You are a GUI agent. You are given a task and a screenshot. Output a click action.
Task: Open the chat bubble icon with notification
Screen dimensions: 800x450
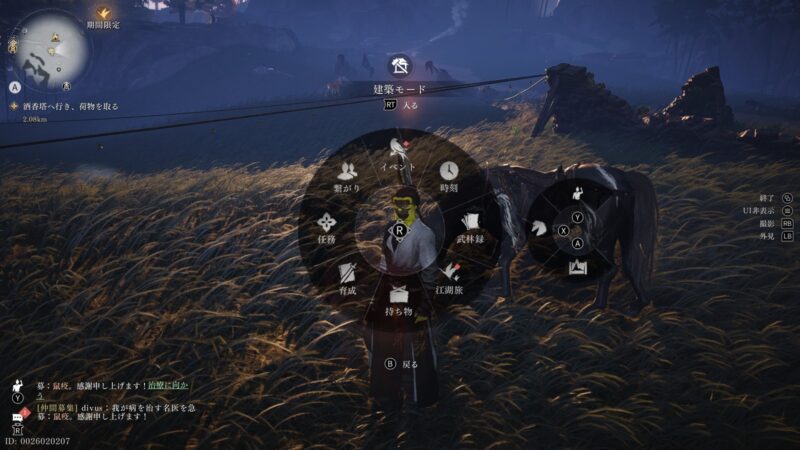click(17, 412)
